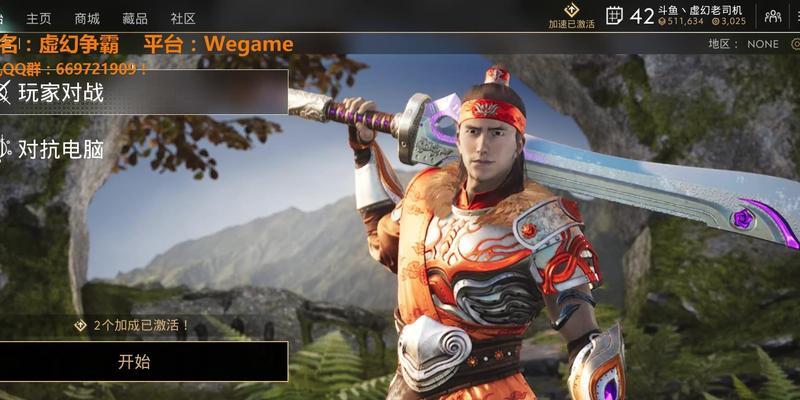Show the 2个加成已激活 boost details

click(x=132, y=326)
